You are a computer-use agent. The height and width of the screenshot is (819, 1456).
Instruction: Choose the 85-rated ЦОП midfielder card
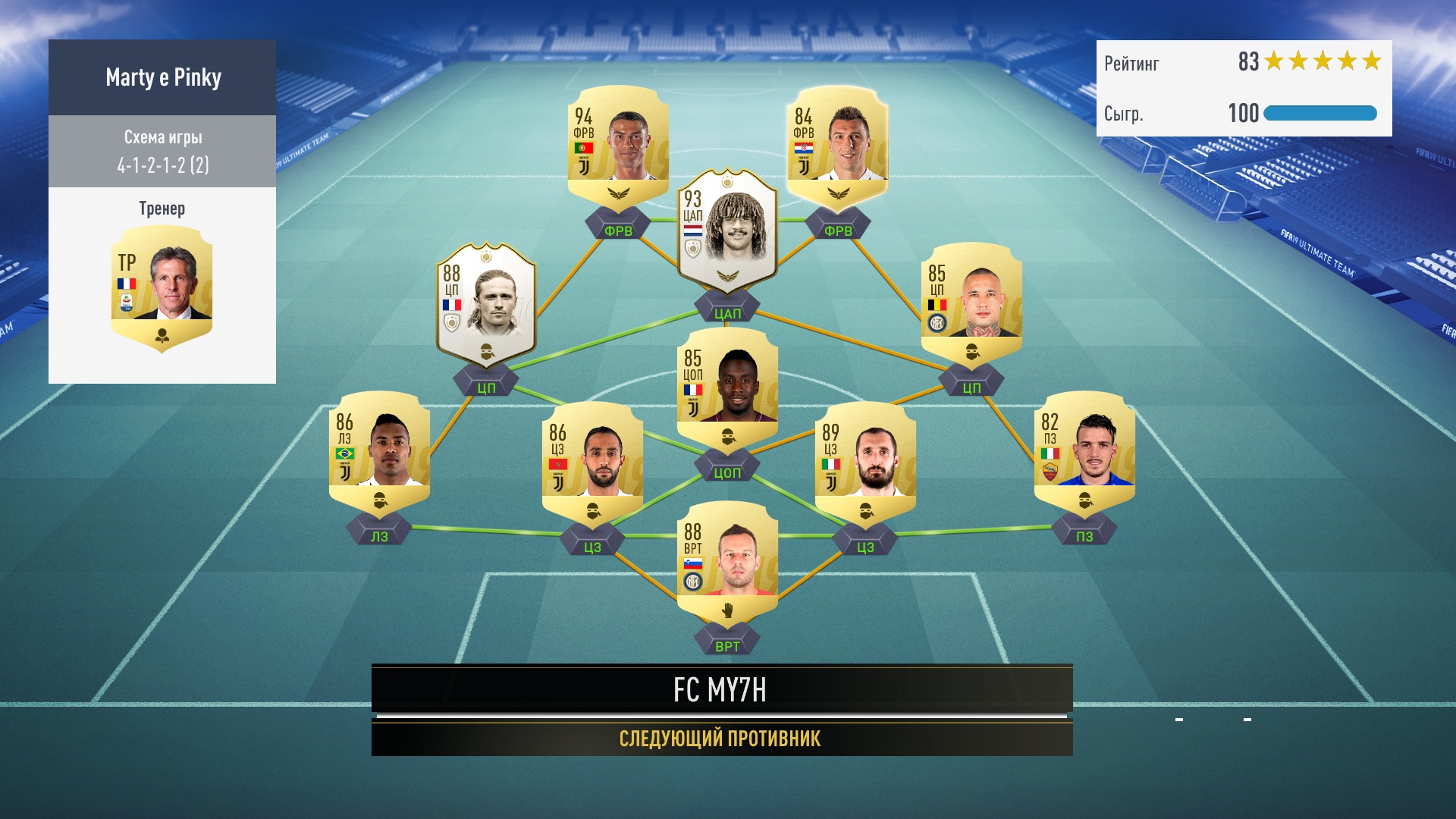point(727,387)
